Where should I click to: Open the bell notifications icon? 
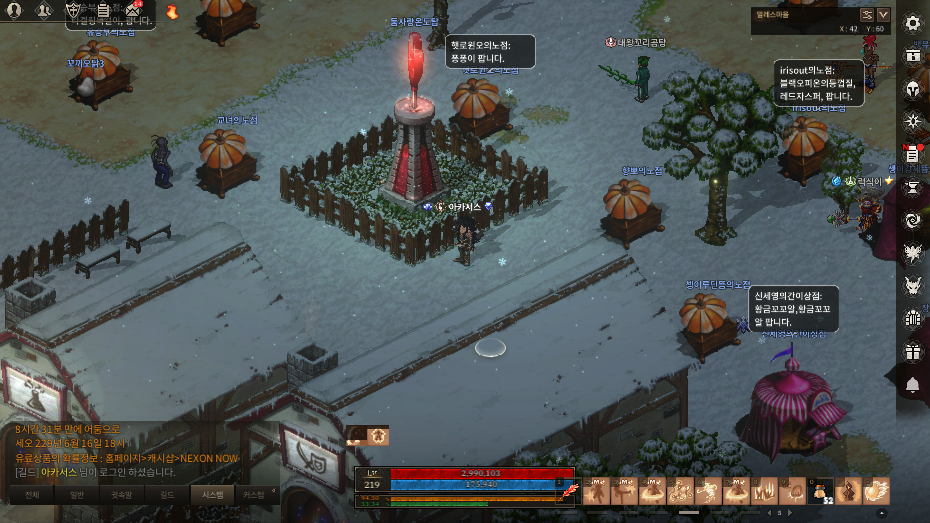[912, 385]
